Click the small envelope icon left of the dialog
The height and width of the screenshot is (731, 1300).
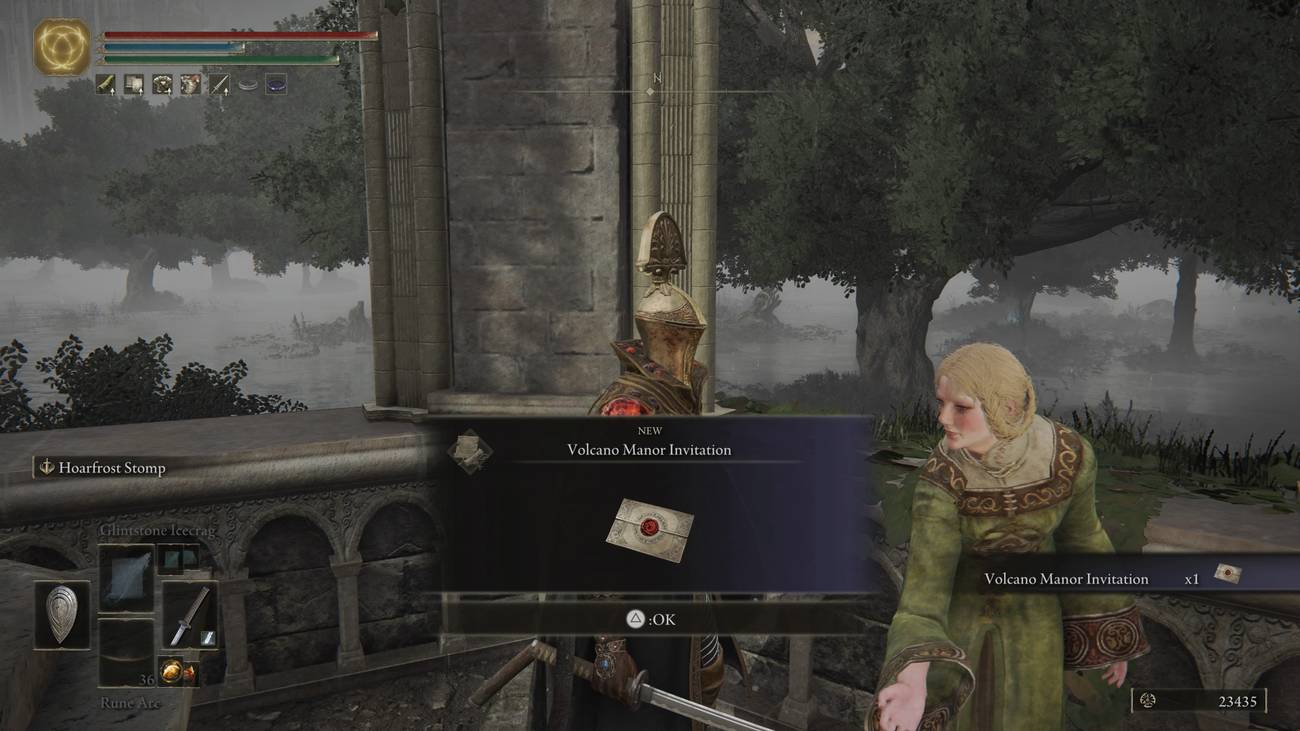click(x=470, y=451)
